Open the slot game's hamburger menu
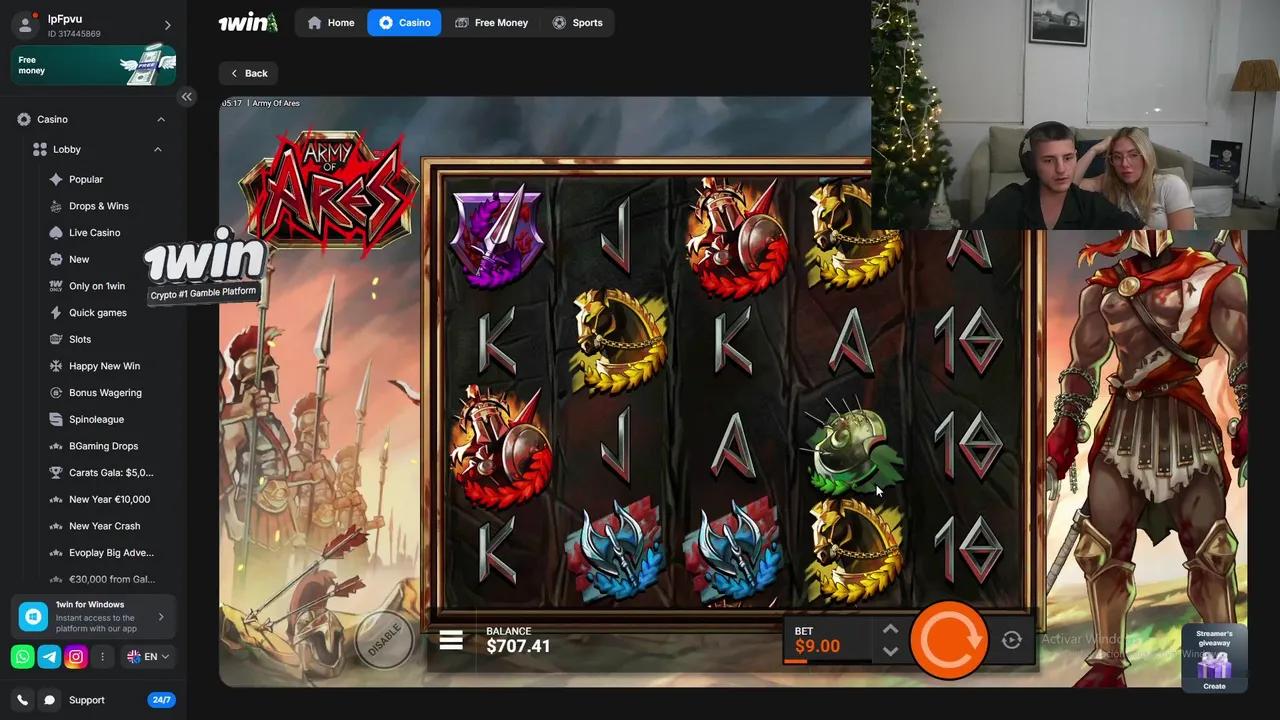 tap(450, 639)
